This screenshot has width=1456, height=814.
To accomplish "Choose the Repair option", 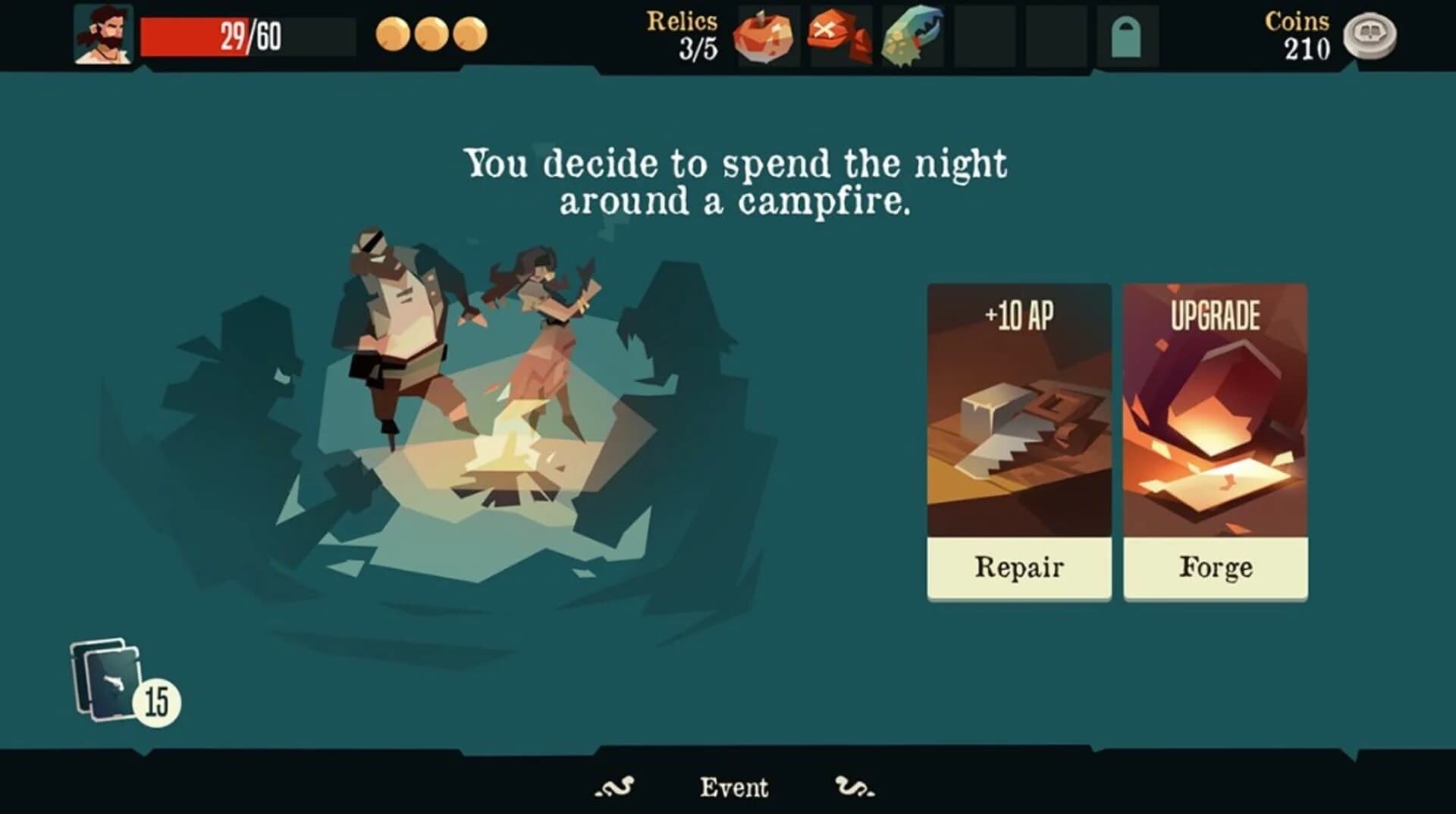I will coord(1018,565).
